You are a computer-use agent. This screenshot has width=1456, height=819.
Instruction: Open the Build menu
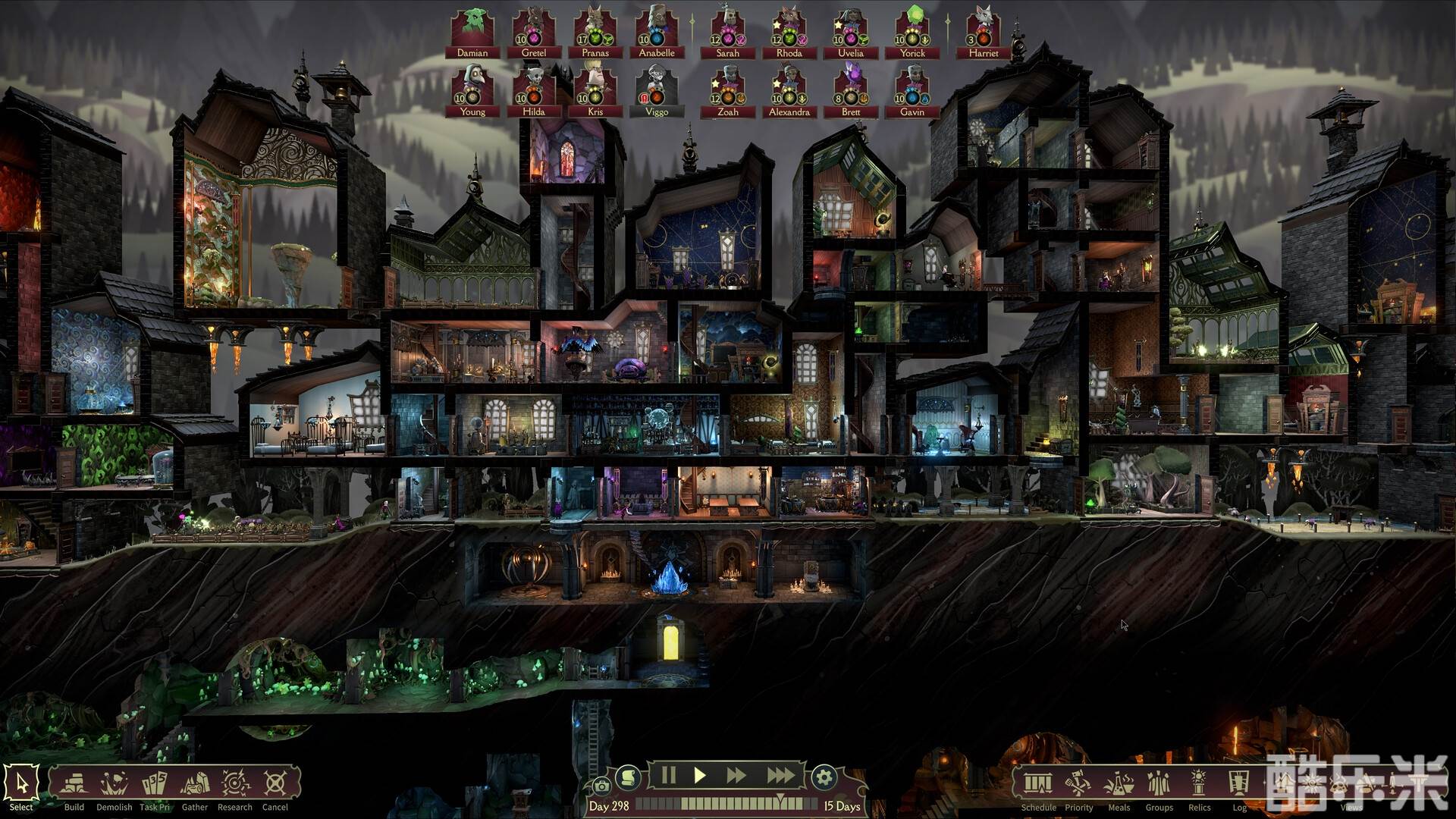coord(74,784)
